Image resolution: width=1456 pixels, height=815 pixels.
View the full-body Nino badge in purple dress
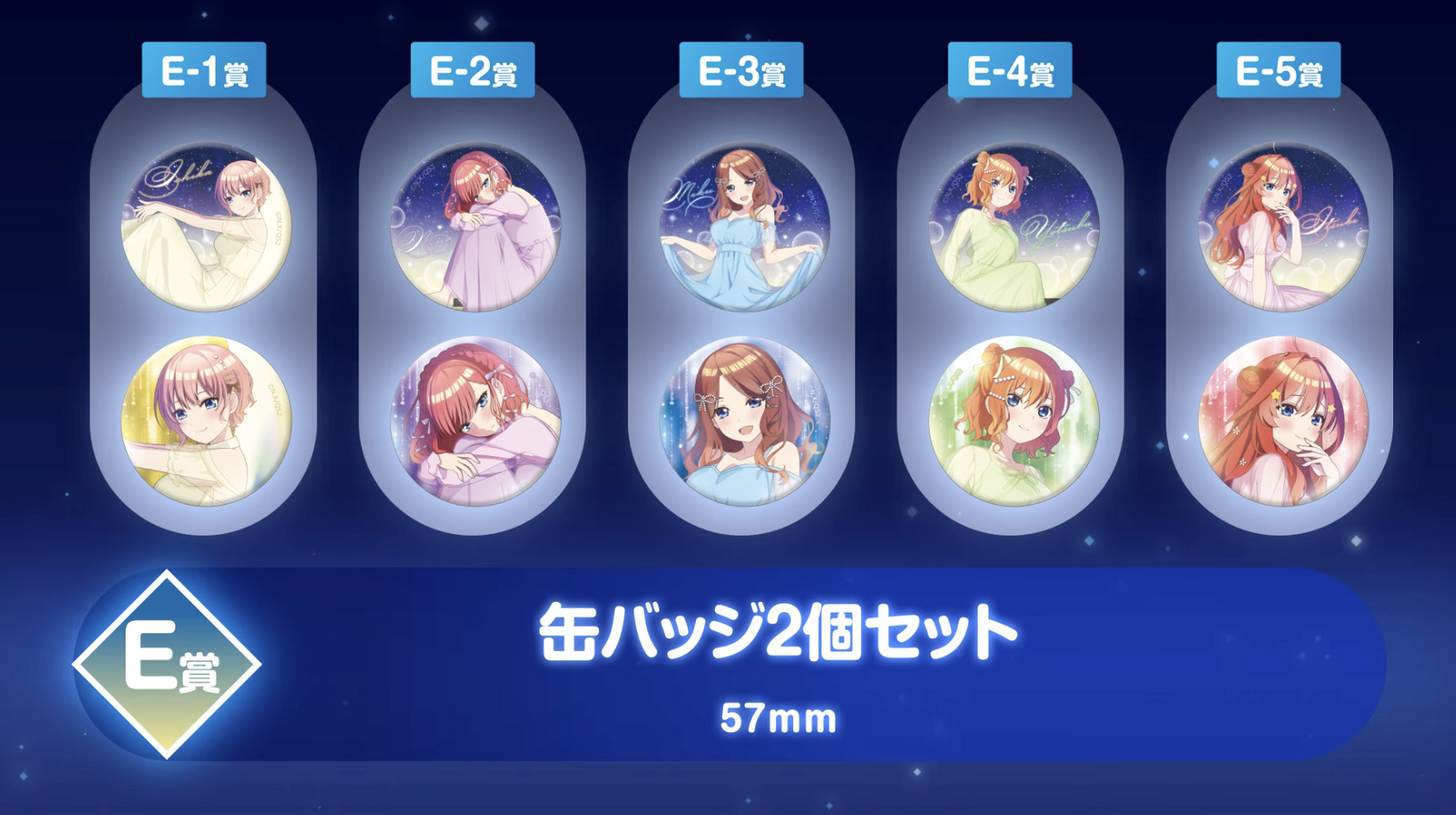(475, 226)
